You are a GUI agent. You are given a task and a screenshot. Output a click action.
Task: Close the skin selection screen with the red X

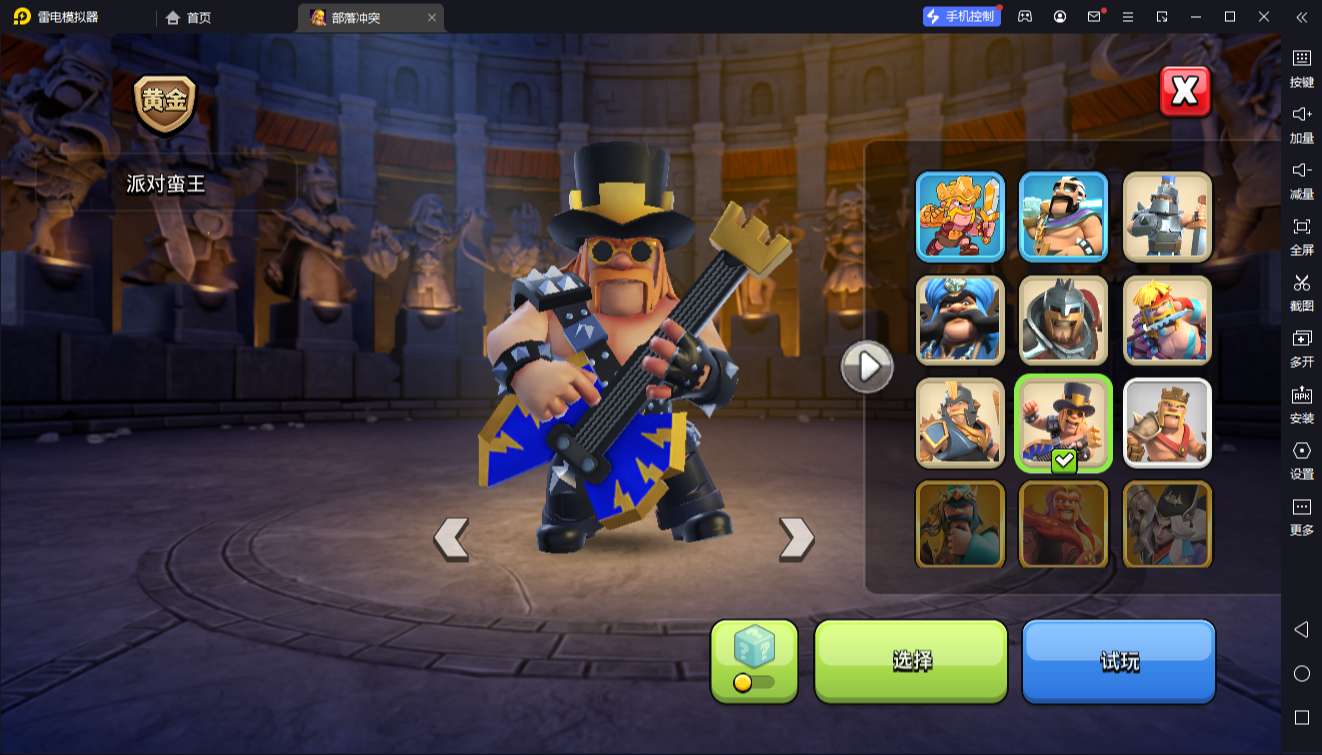pyautogui.click(x=1185, y=92)
